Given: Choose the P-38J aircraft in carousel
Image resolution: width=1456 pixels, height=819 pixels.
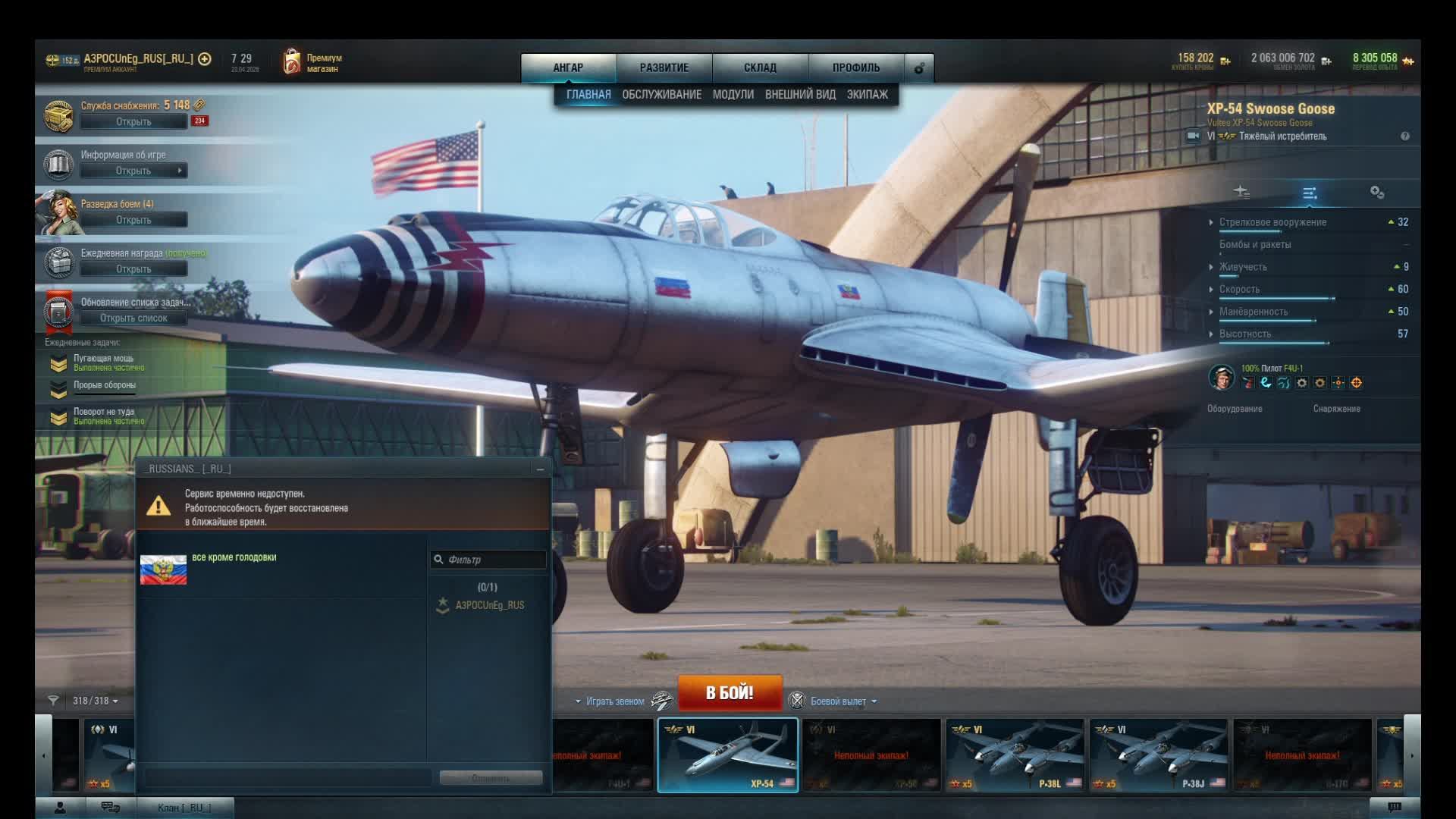Looking at the screenshot, I should [x=1158, y=755].
